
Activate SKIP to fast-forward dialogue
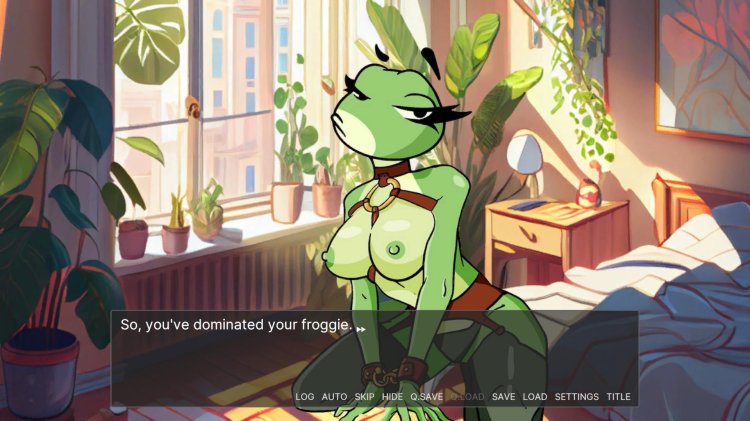(x=364, y=397)
